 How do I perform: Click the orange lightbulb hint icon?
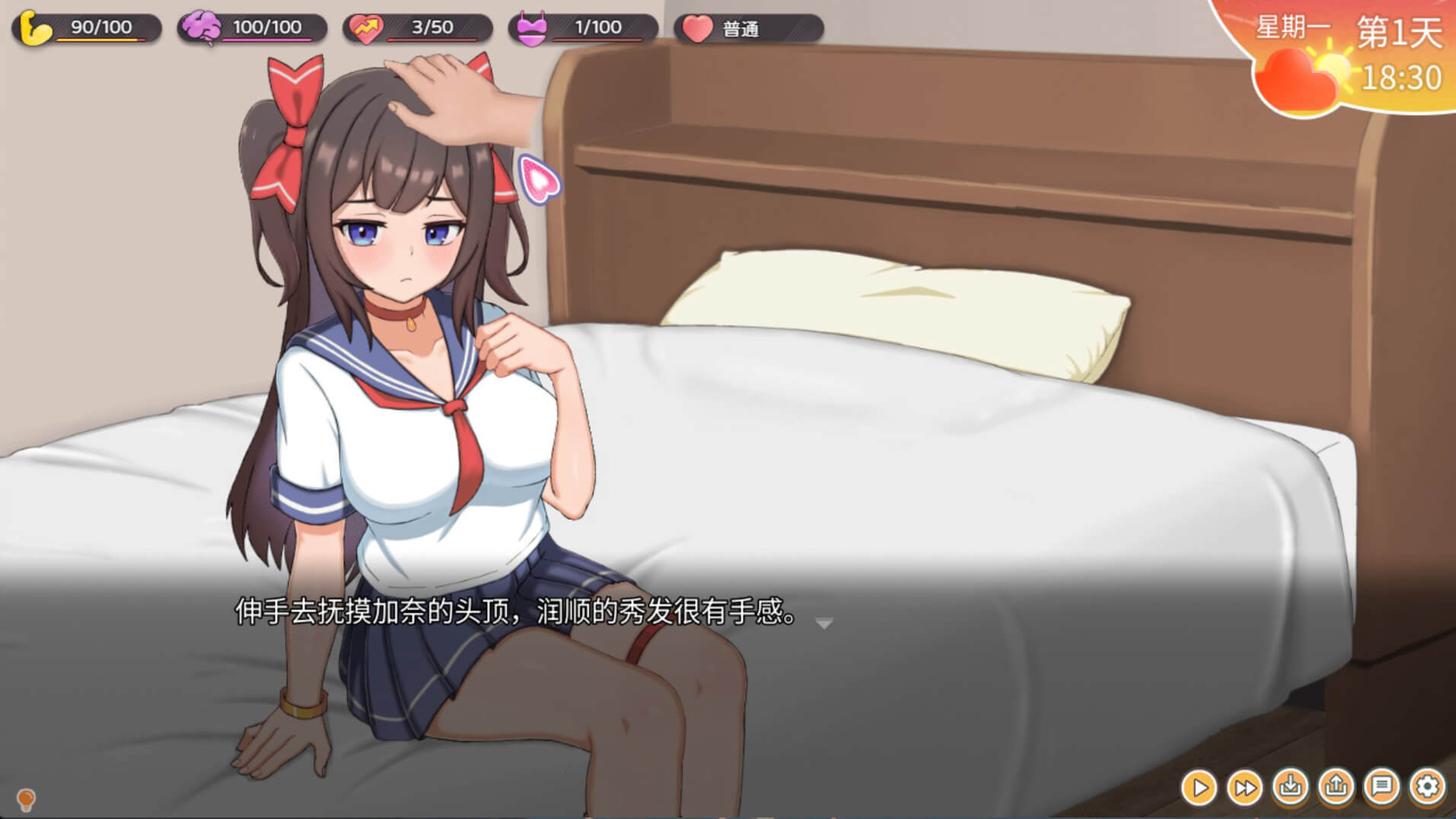click(26, 799)
